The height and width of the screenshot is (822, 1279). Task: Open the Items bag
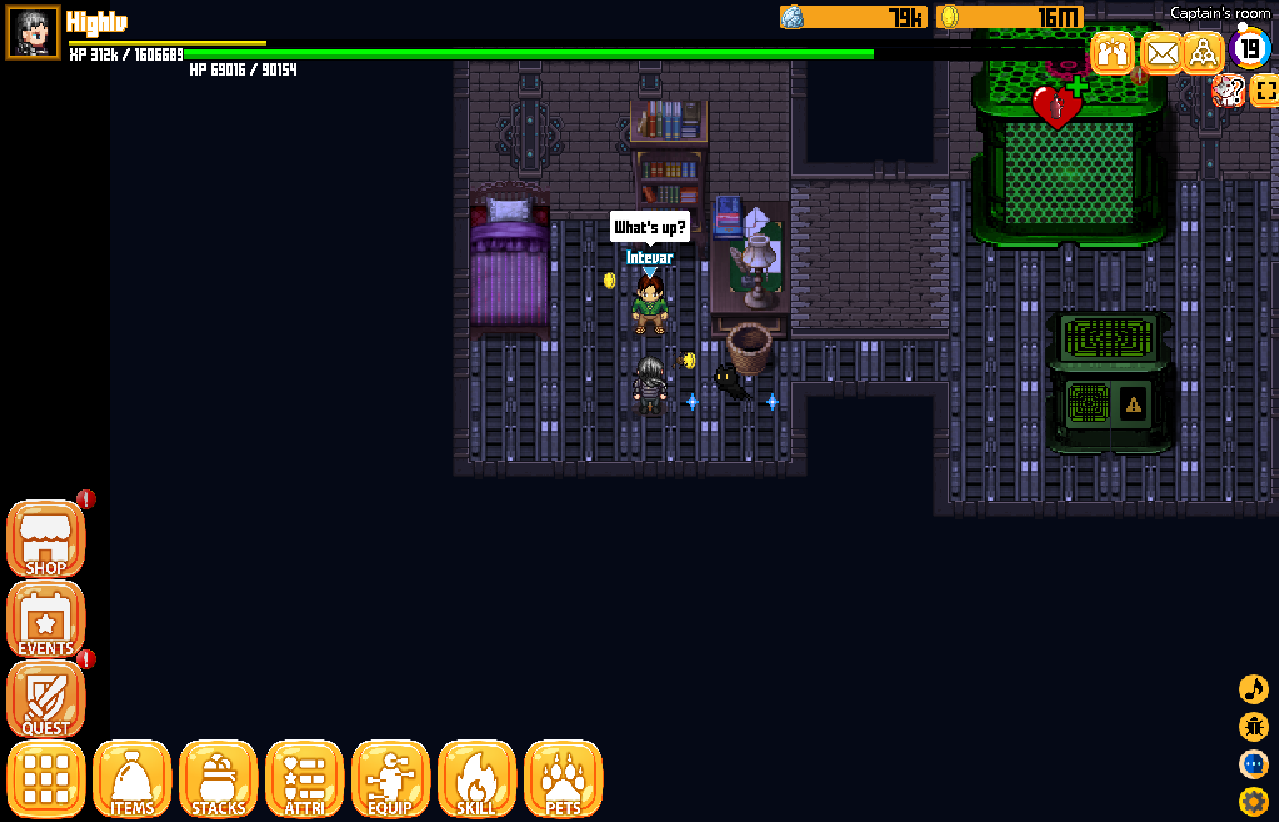click(x=132, y=779)
